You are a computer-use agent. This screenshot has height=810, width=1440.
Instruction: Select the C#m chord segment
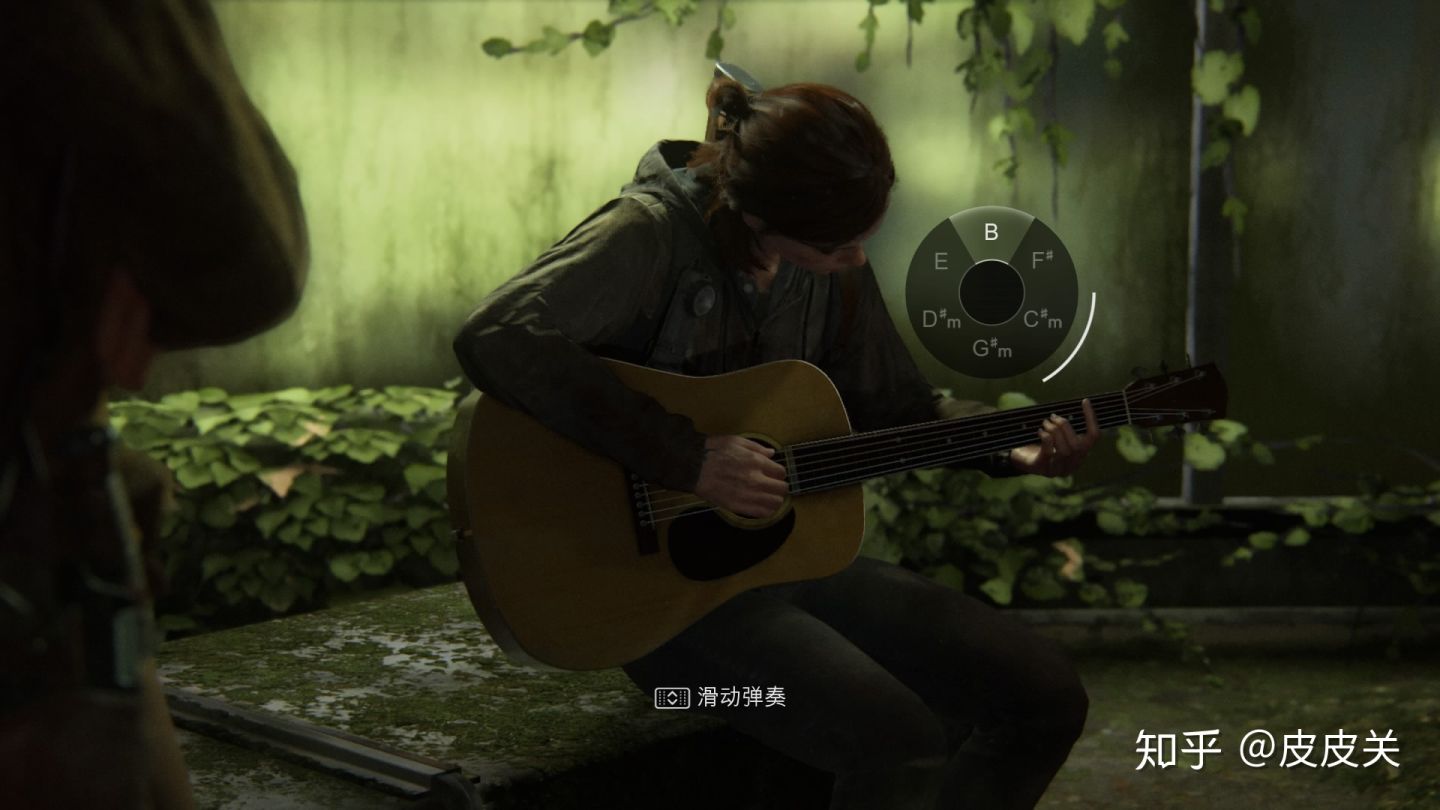point(1044,320)
